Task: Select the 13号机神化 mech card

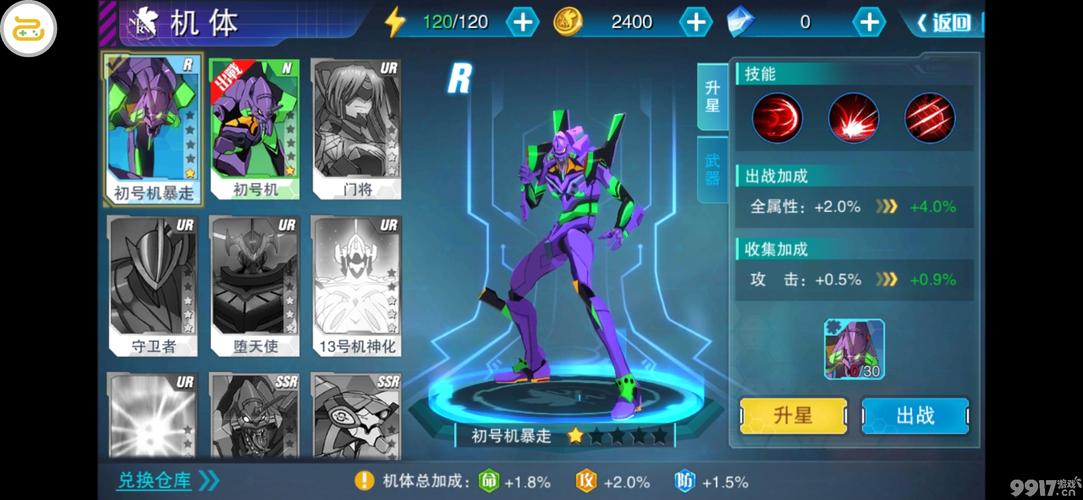Action: coord(355,285)
